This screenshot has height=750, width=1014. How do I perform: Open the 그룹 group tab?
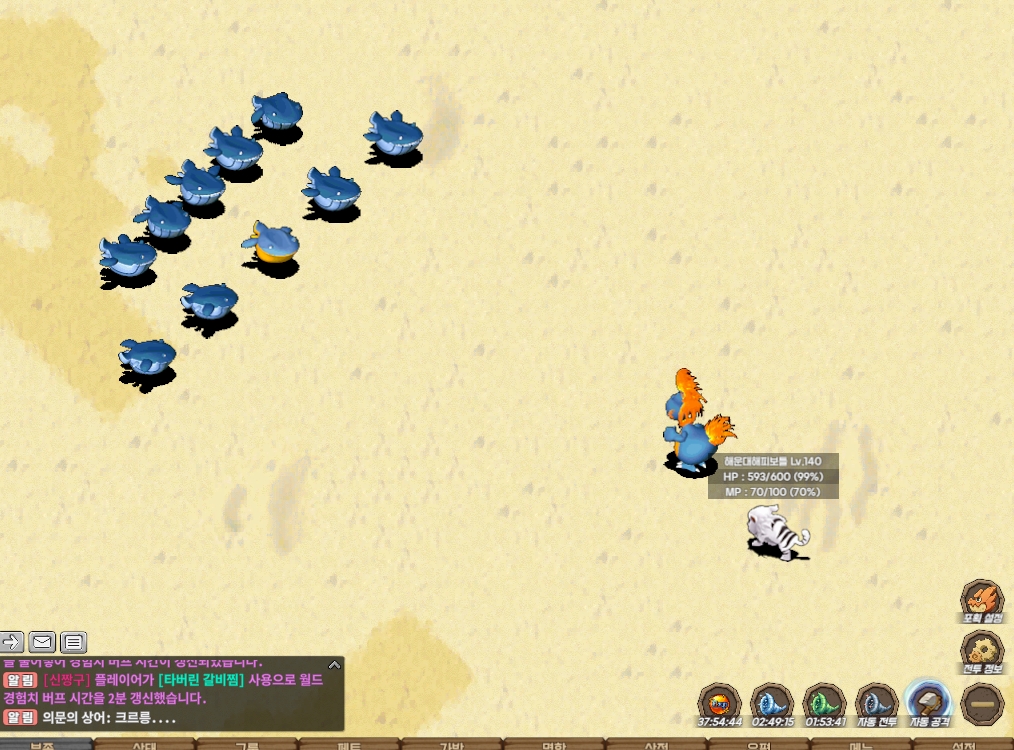[247, 745]
